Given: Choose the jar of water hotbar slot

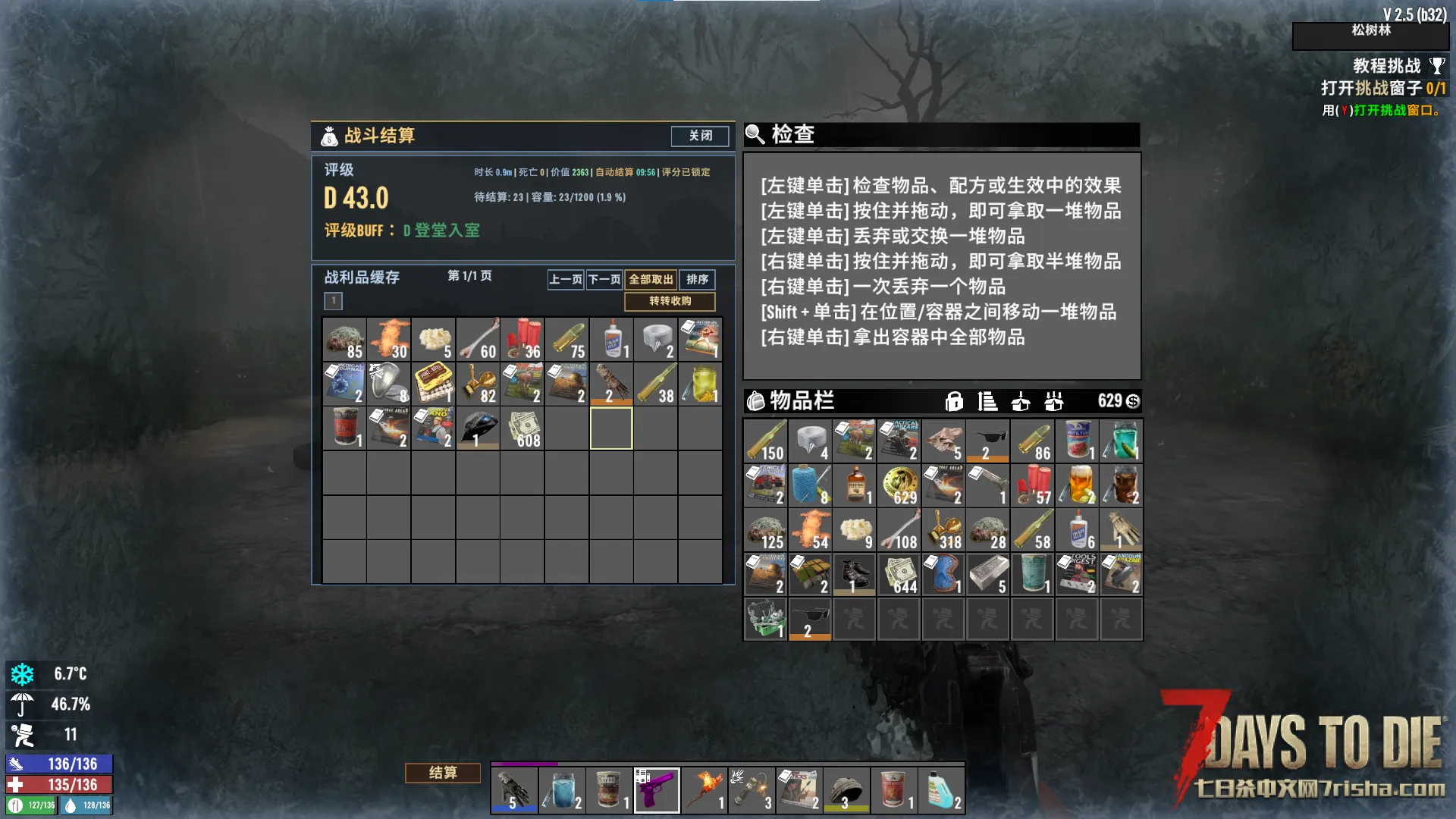Looking at the screenshot, I should [x=562, y=790].
